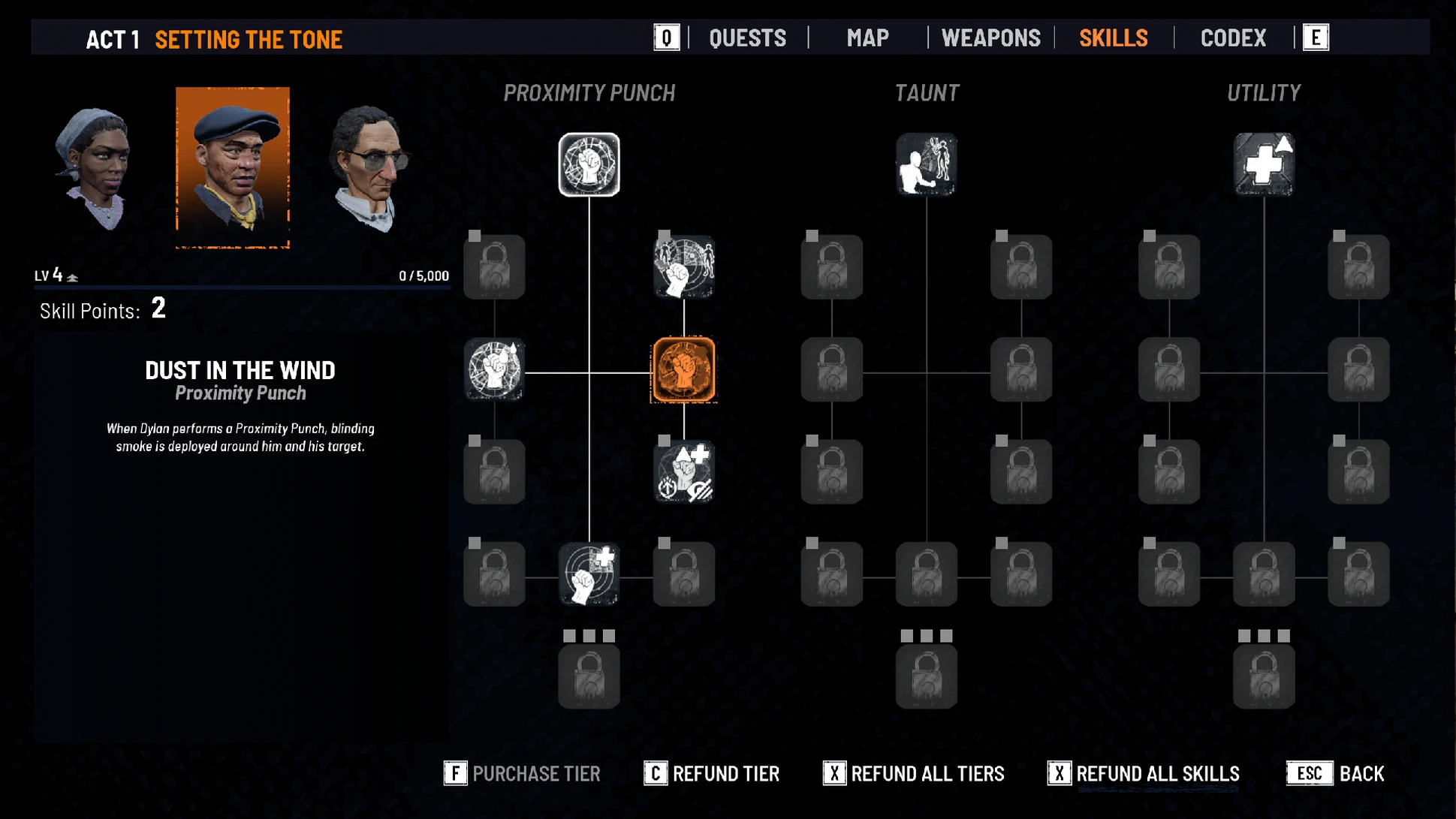Activate Refund All Skills
Screen dimensions: 1456x819
1144,773
